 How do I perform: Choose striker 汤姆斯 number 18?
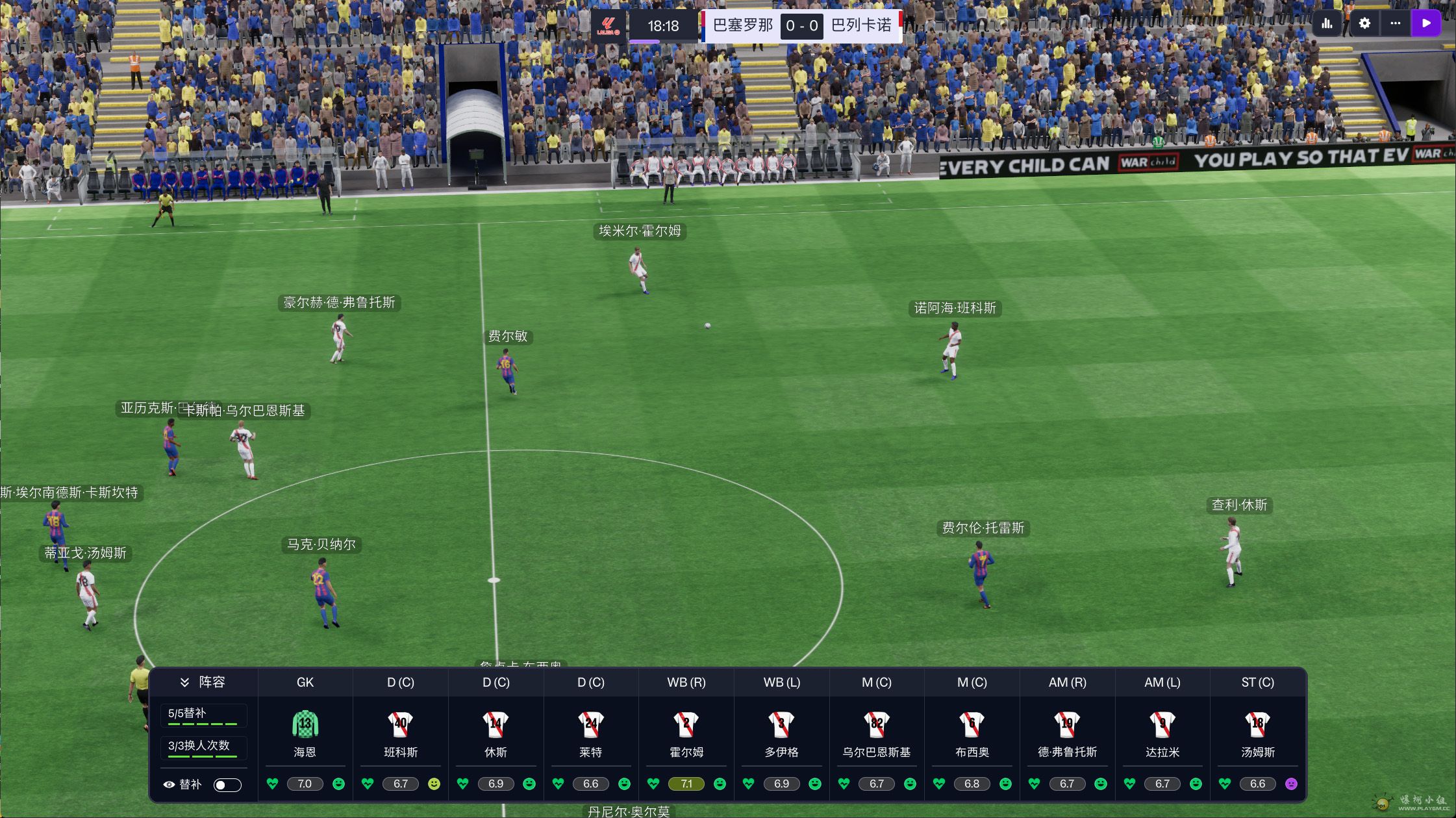[x=1258, y=733]
